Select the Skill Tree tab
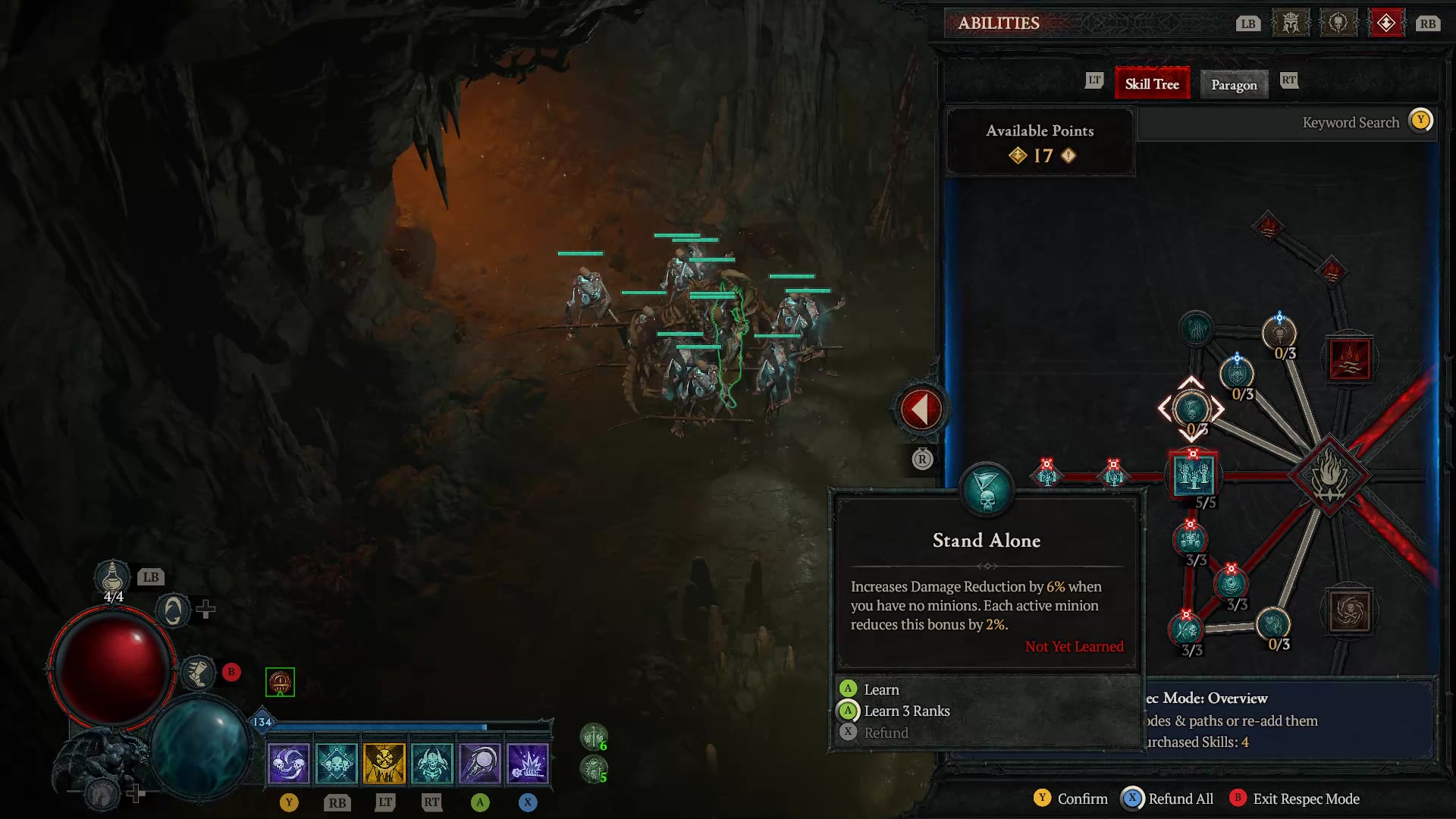This screenshot has width=1456, height=819. coord(1152,83)
